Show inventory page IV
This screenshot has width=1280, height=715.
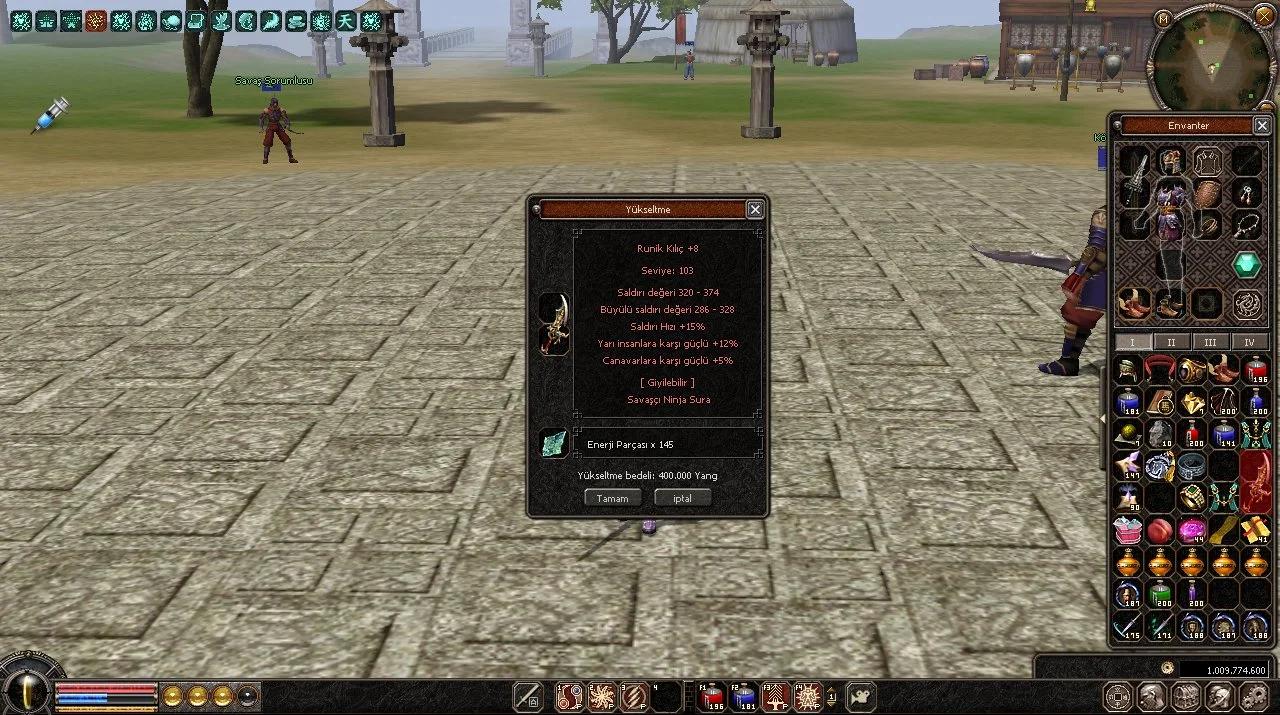1249,342
